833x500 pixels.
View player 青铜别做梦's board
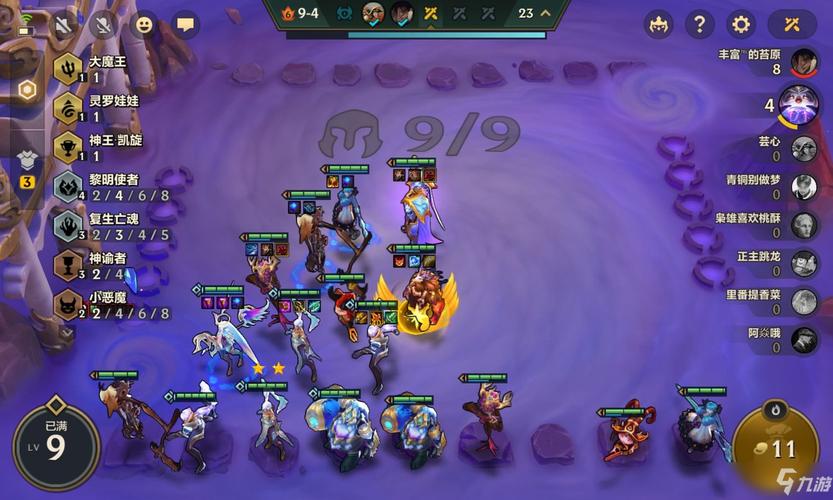click(x=804, y=187)
